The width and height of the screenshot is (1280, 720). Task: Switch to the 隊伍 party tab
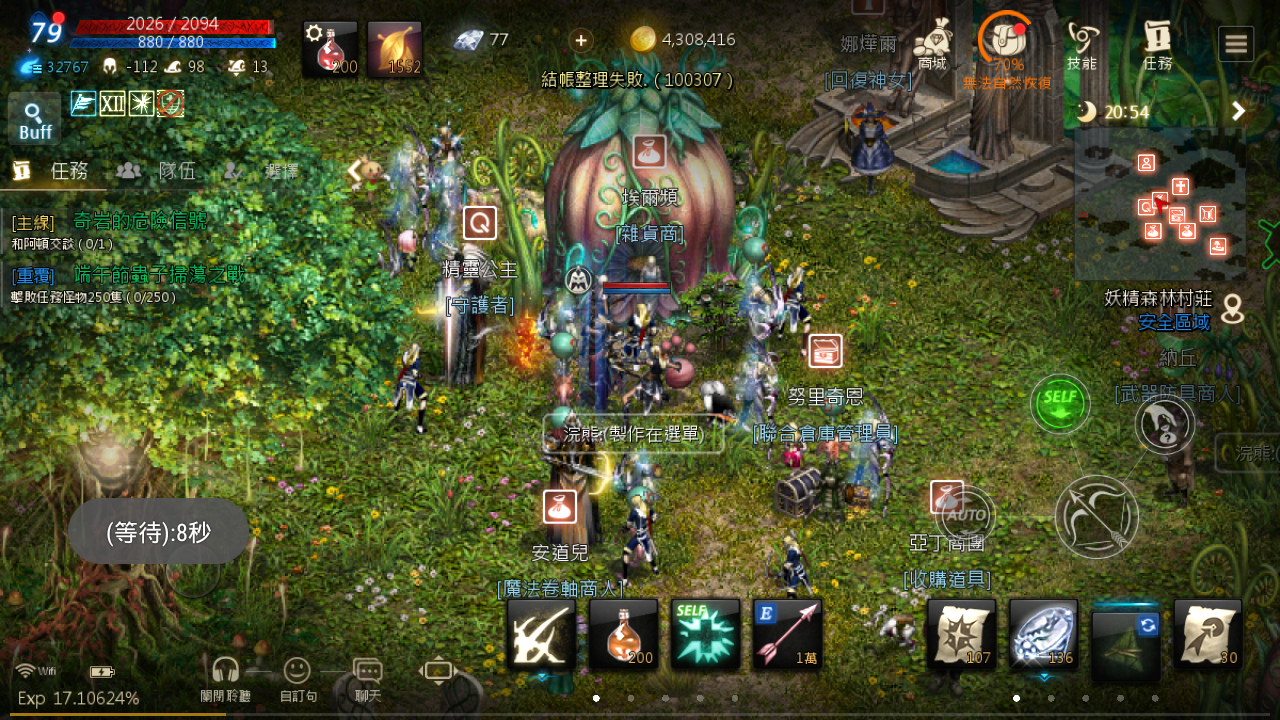pos(176,170)
